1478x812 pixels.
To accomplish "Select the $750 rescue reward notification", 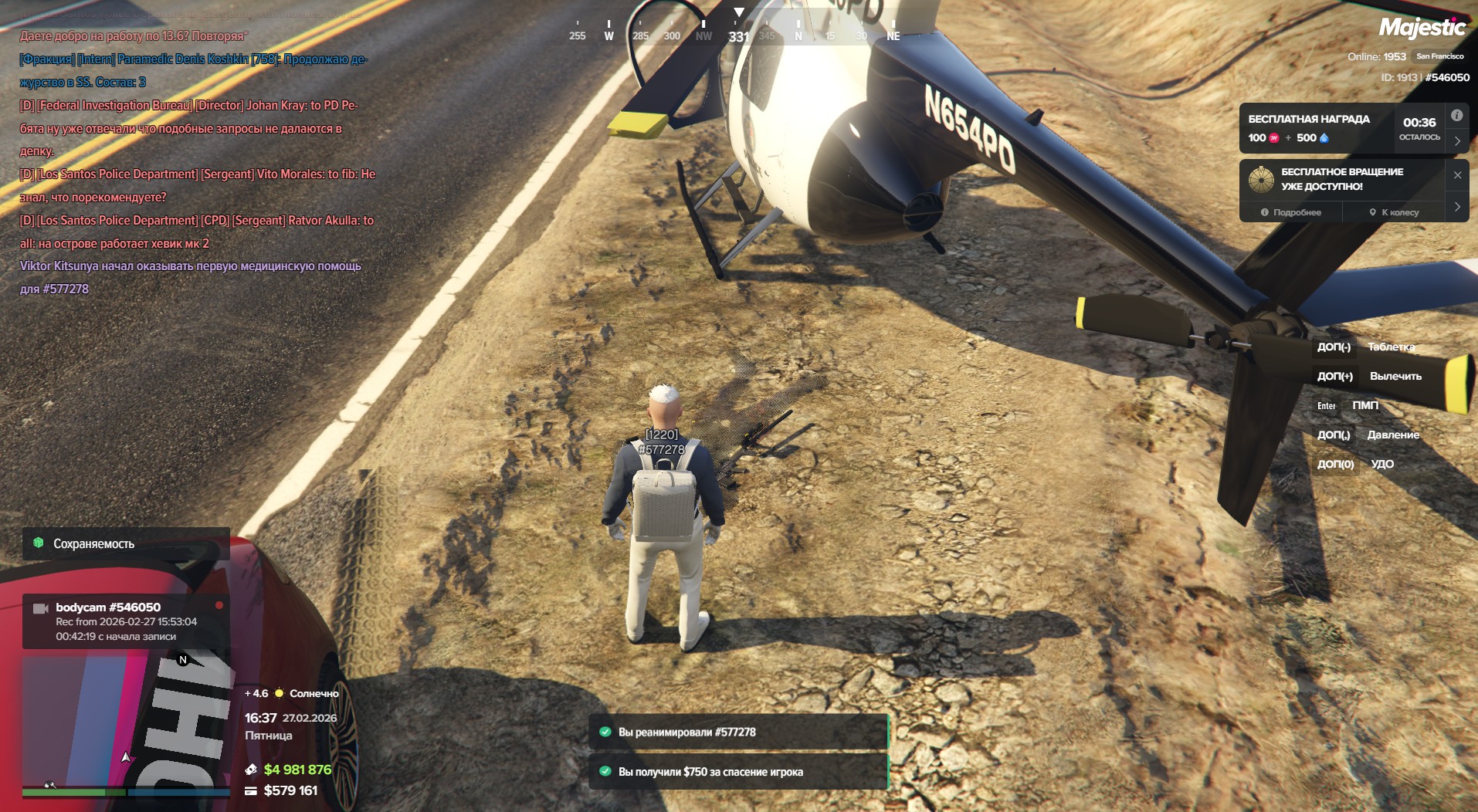I will 737,772.
